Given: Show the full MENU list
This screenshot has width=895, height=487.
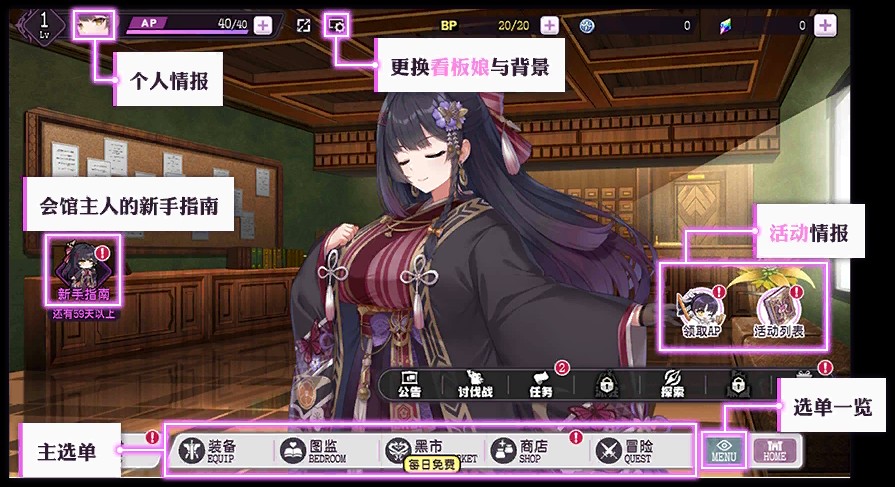Looking at the screenshot, I should coord(723,451).
